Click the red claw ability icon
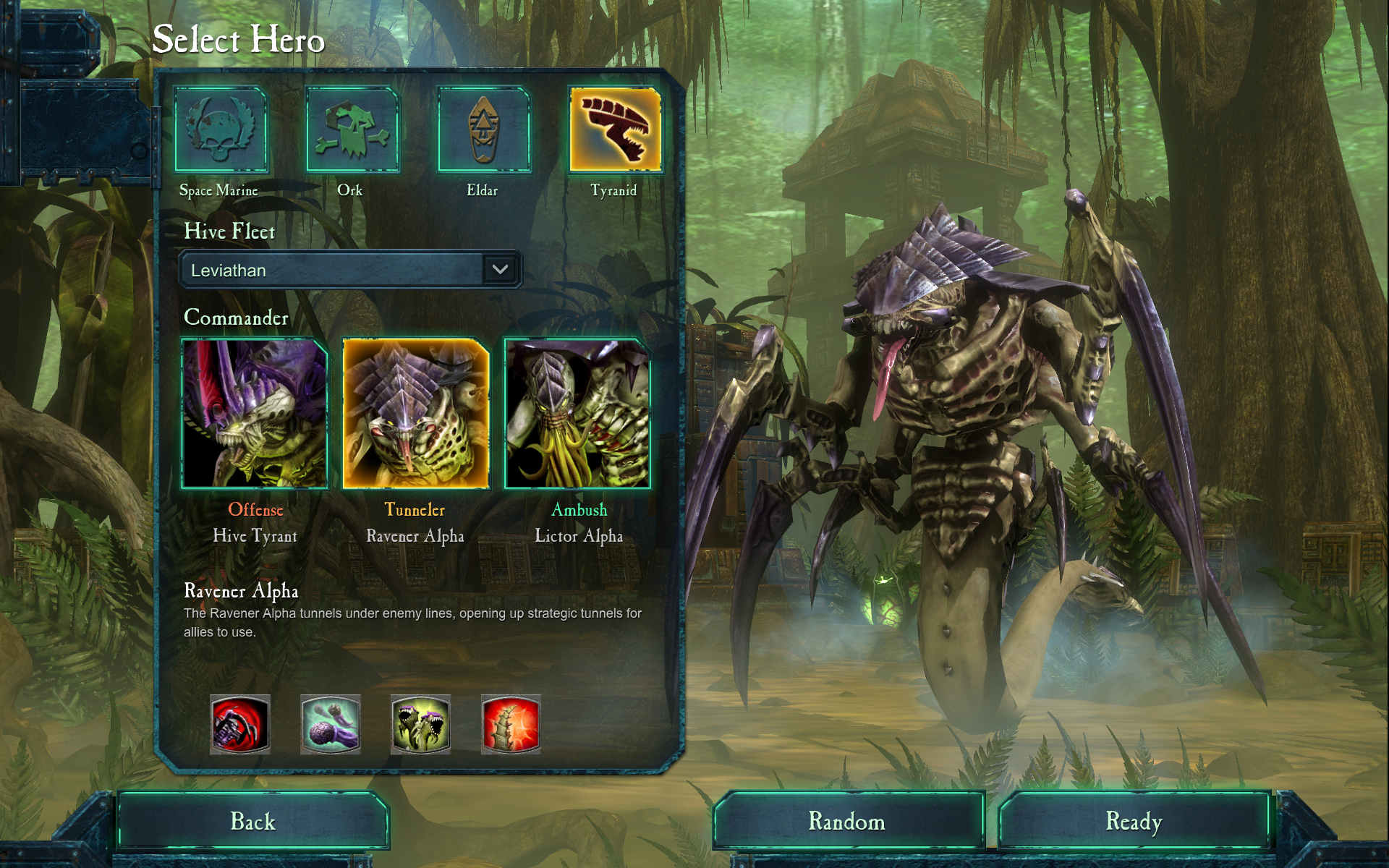Viewport: 1389px width, 868px height. pyautogui.click(x=240, y=724)
